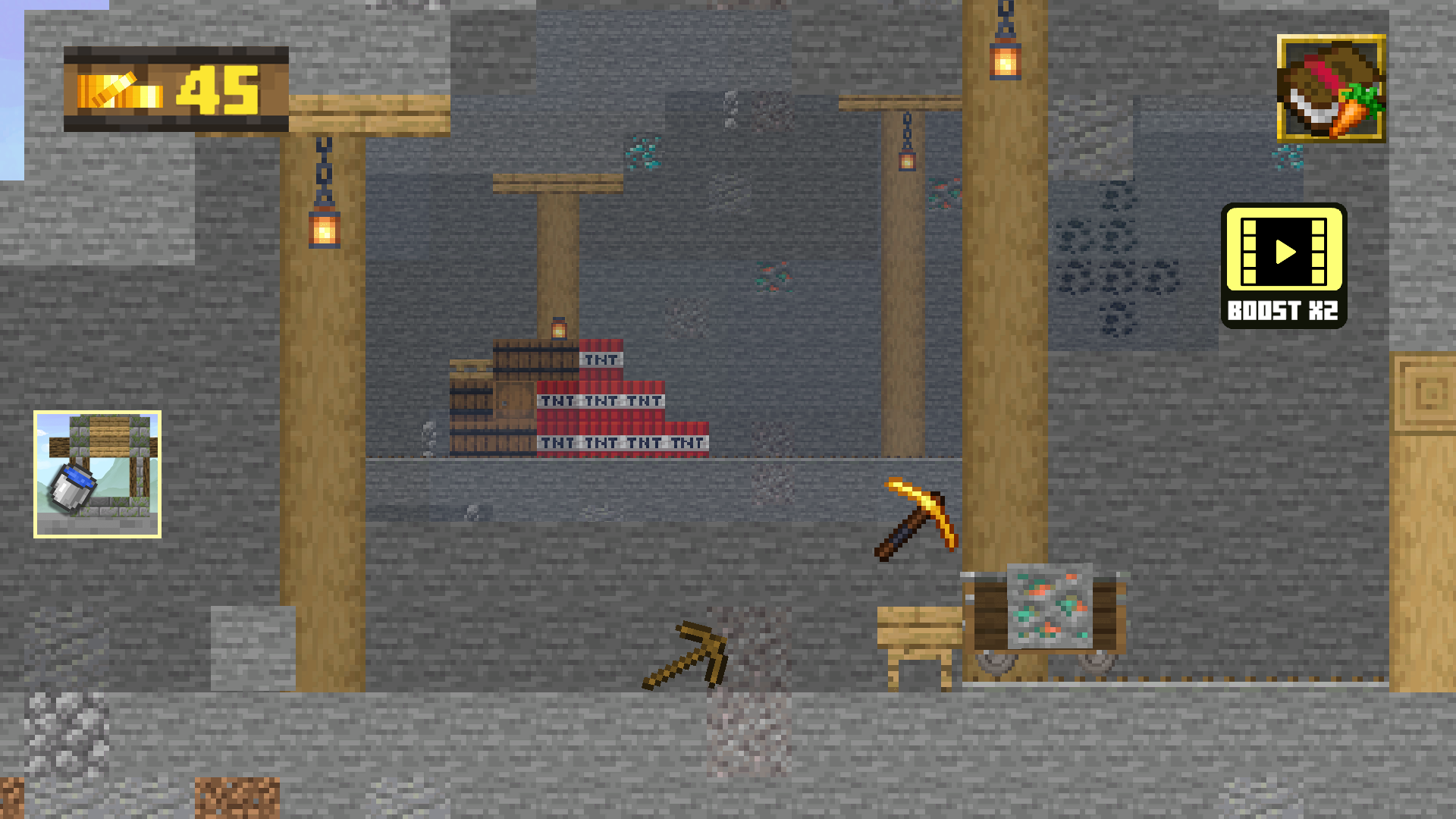
Task: Tap the lantern above the minecart pillar
Action: click(1006, 61)
